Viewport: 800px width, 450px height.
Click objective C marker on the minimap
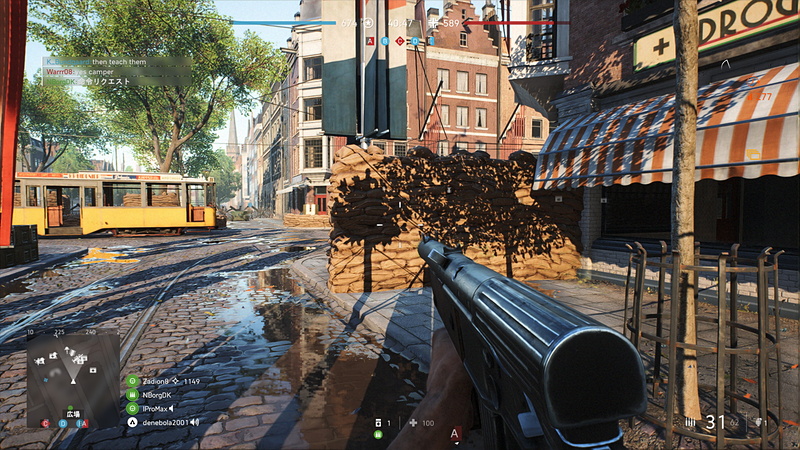[45, 423]
